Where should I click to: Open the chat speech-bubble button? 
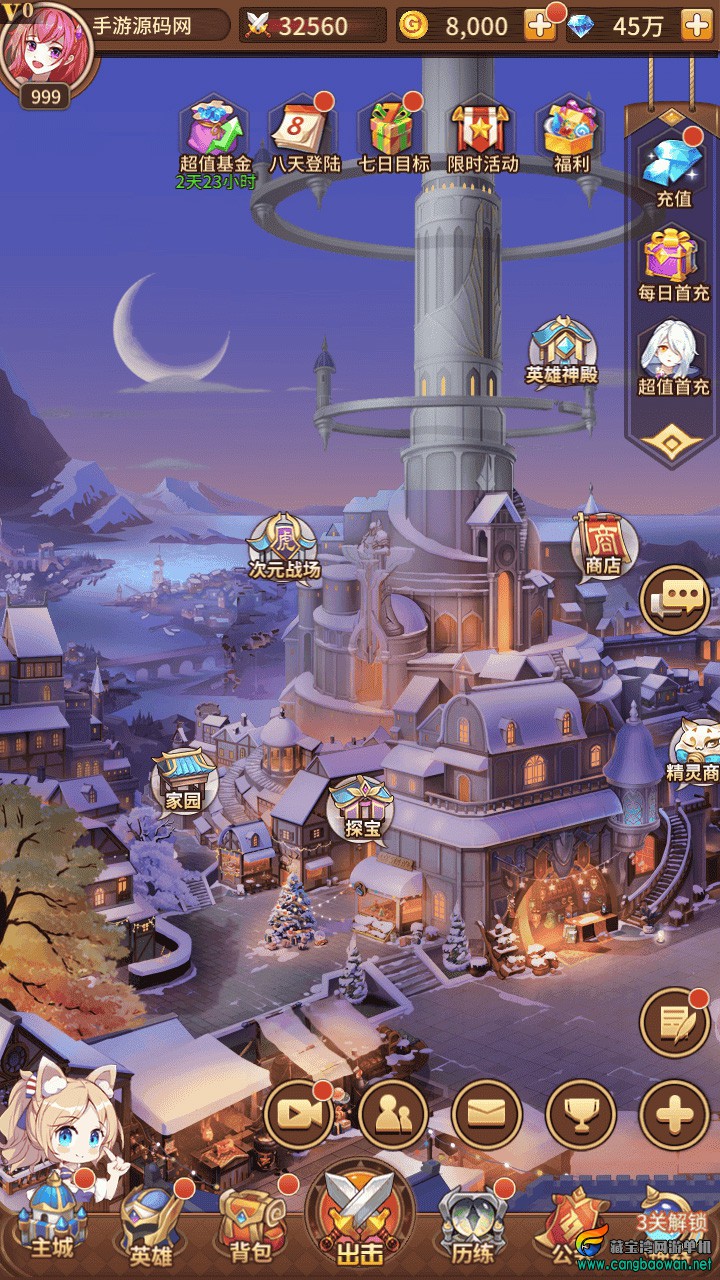pyautogui.click(x=675, y=600)
